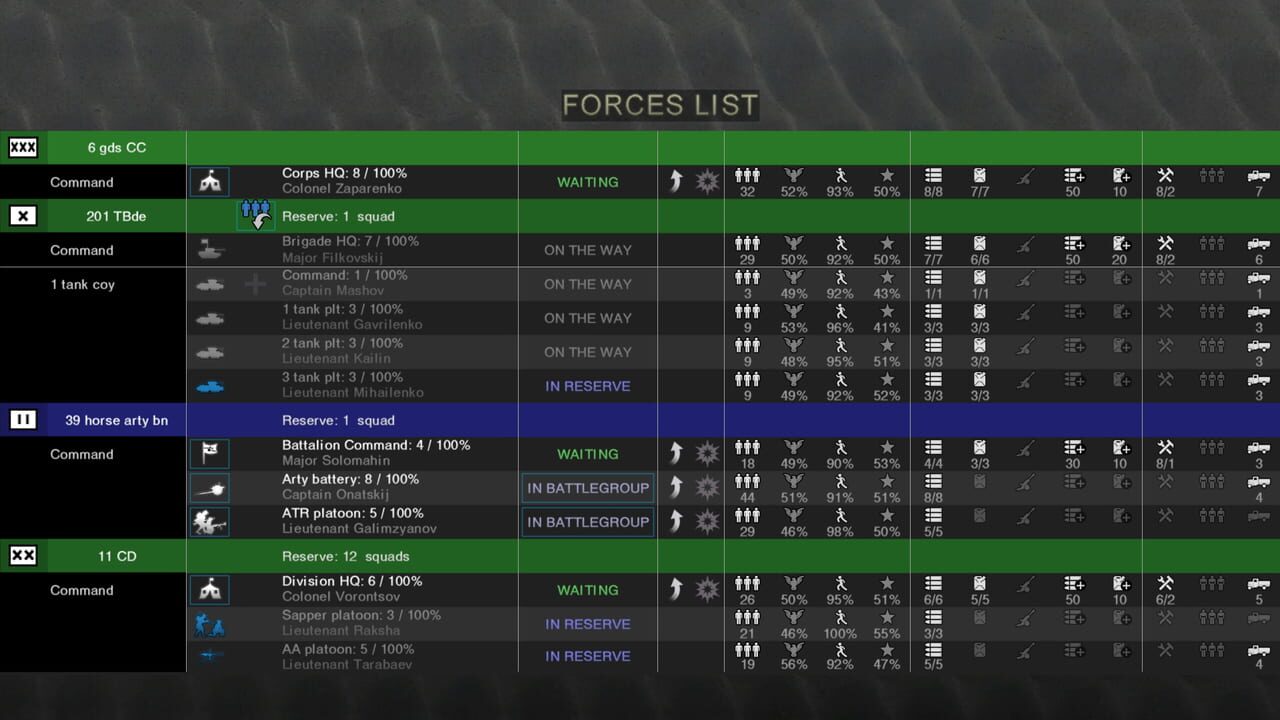Collapse the 6 gds CC corps via XXX marker
Screen dimensions: 1280x720
[22, 147]
